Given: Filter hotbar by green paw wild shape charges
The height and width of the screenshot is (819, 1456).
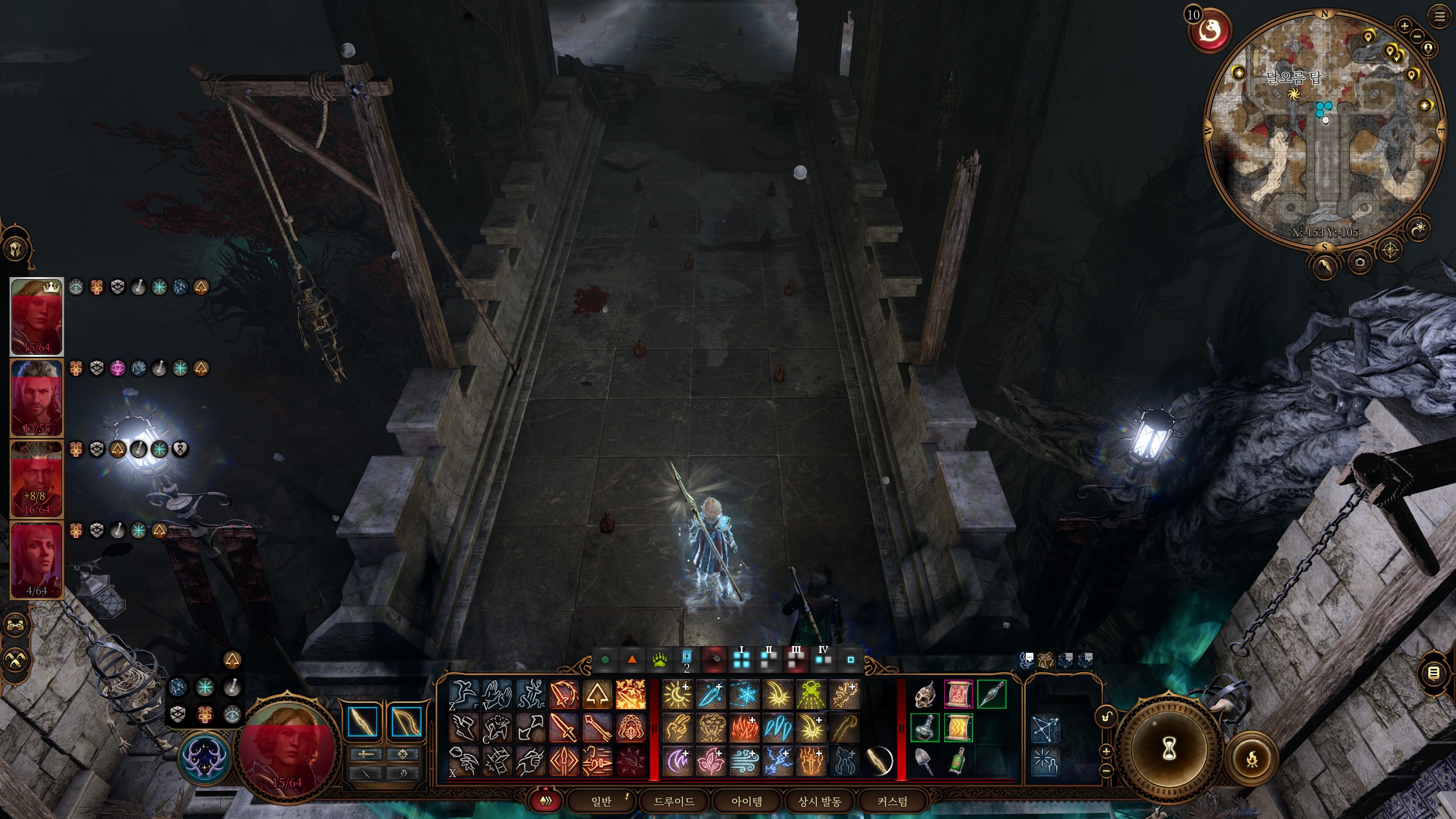Looking at the screenshot, I should [660, 660].
